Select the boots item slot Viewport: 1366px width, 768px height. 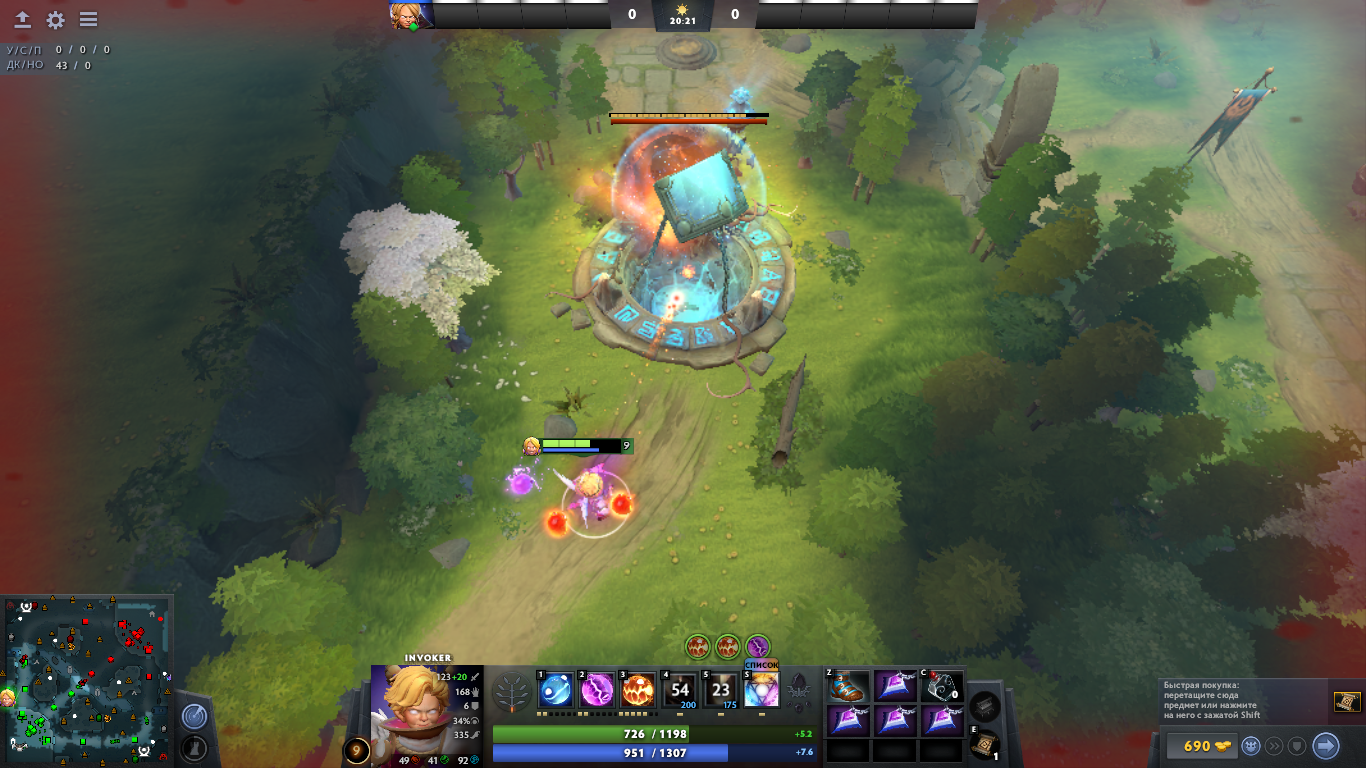(849, 686)
